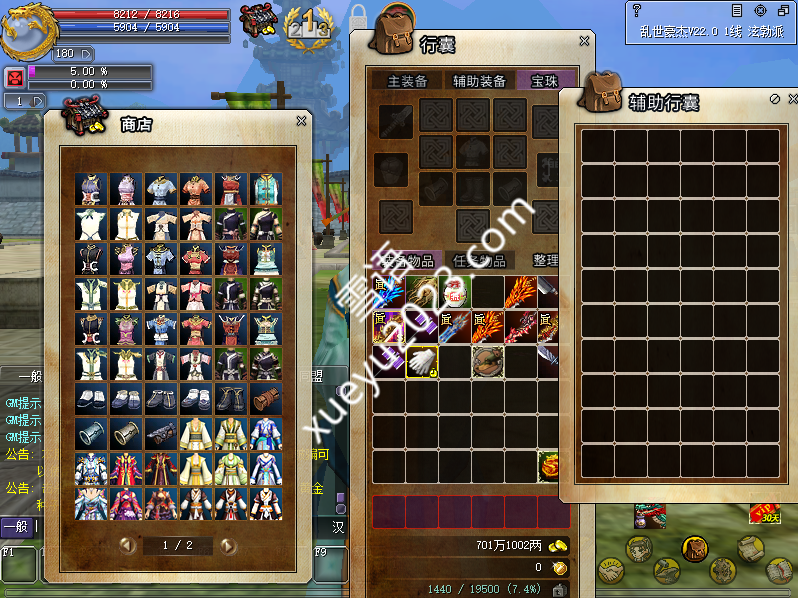Click the help question mark icon

pyautogui.click(x=636, y=10)
